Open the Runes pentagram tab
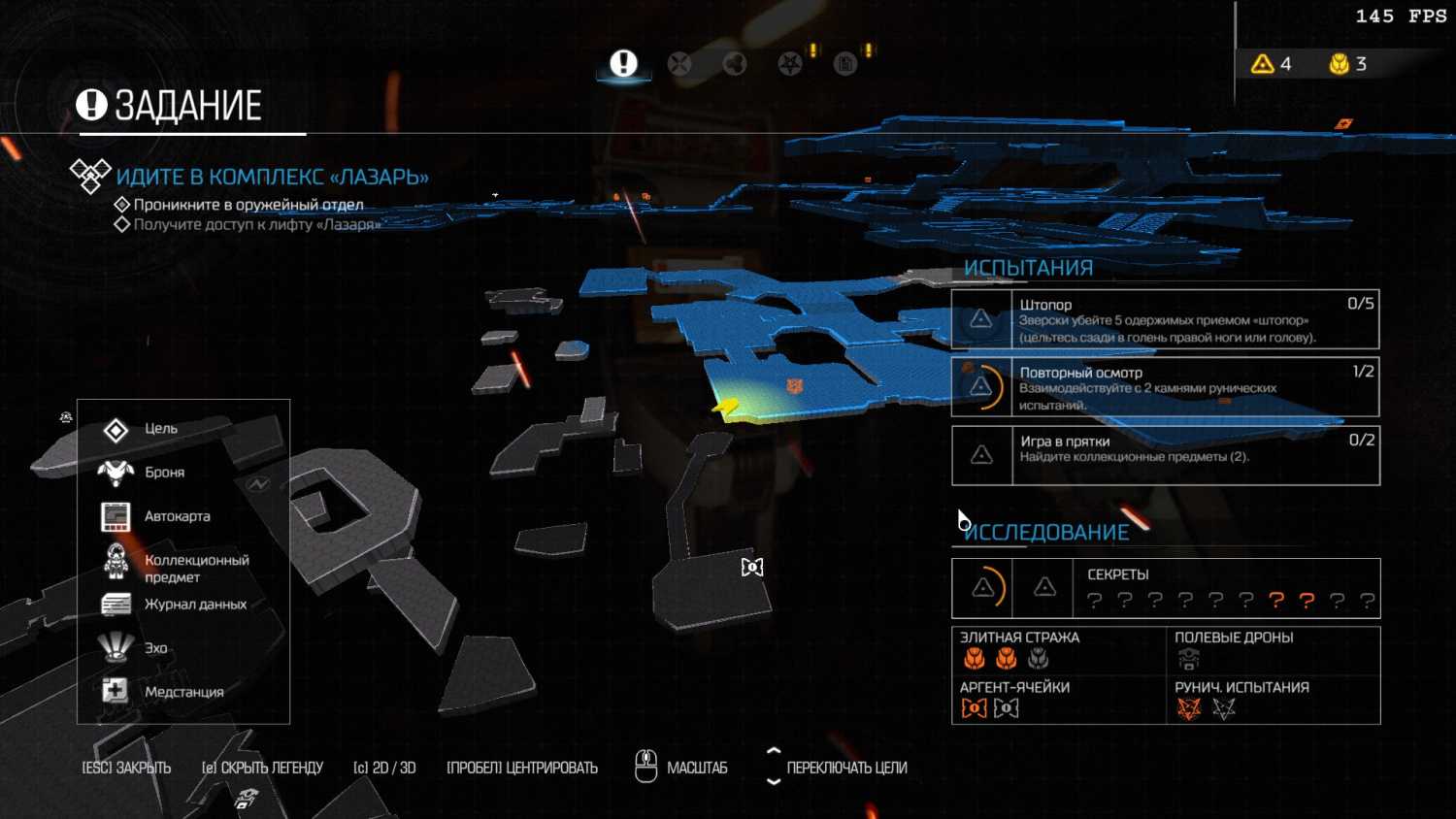 [x=790, y=64]
